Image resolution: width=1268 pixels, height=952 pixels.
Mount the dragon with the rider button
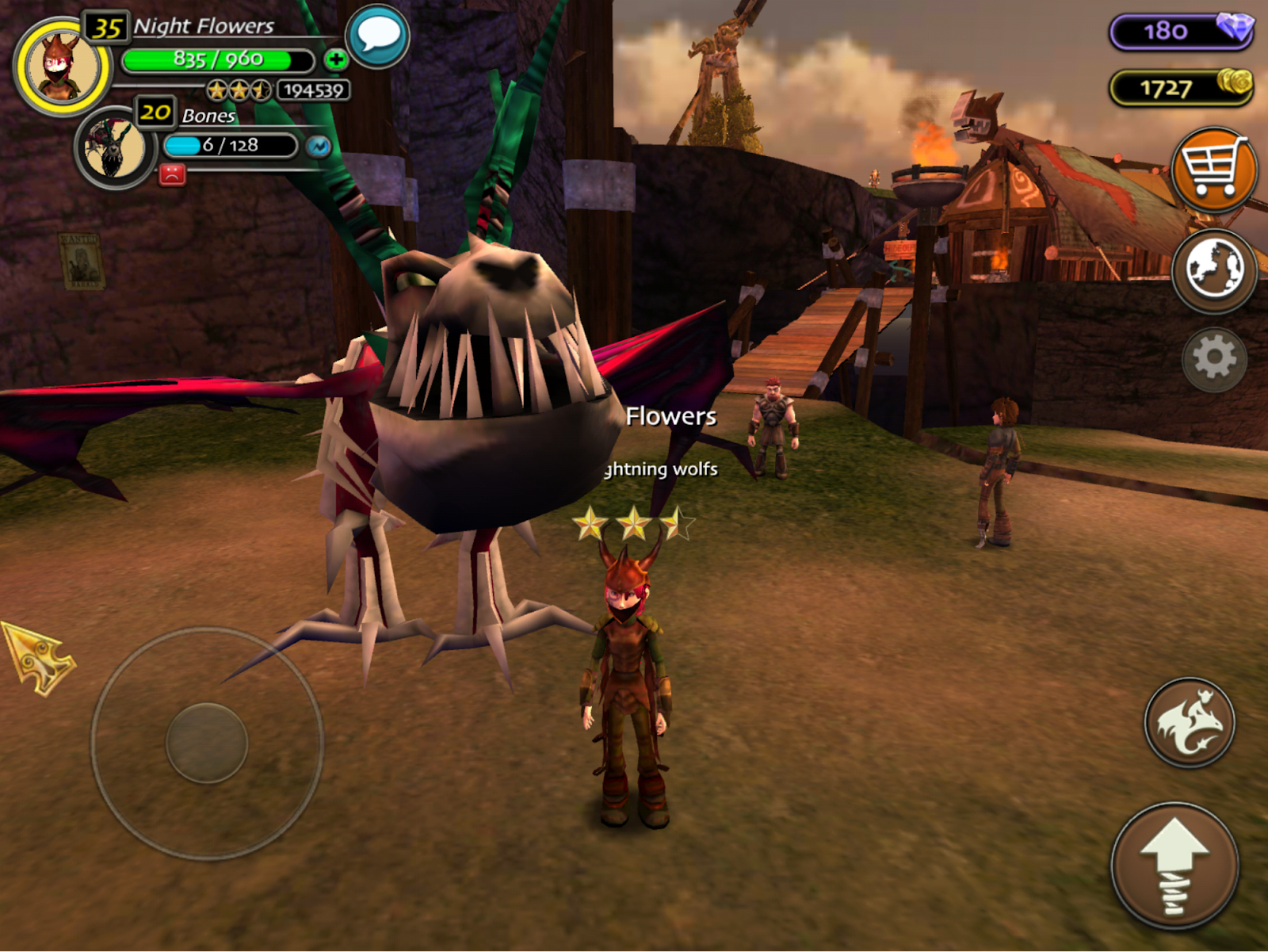[1189, 722]
